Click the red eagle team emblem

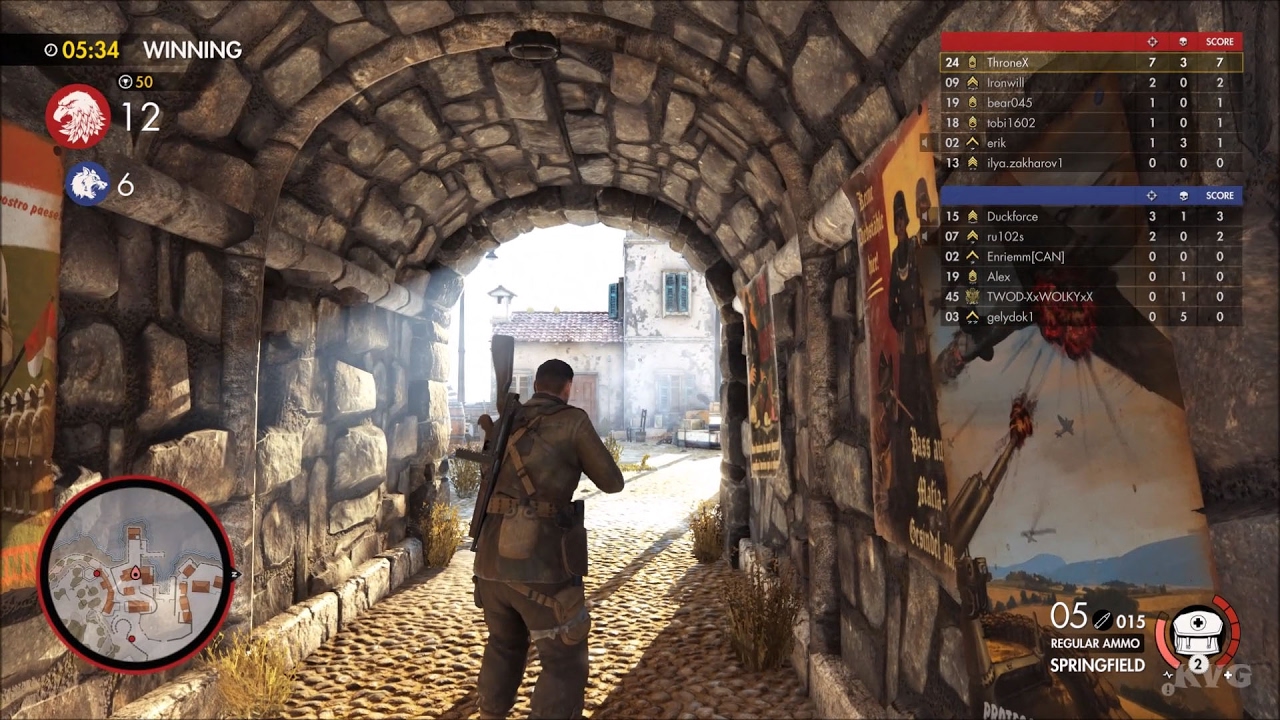[78, 117]
